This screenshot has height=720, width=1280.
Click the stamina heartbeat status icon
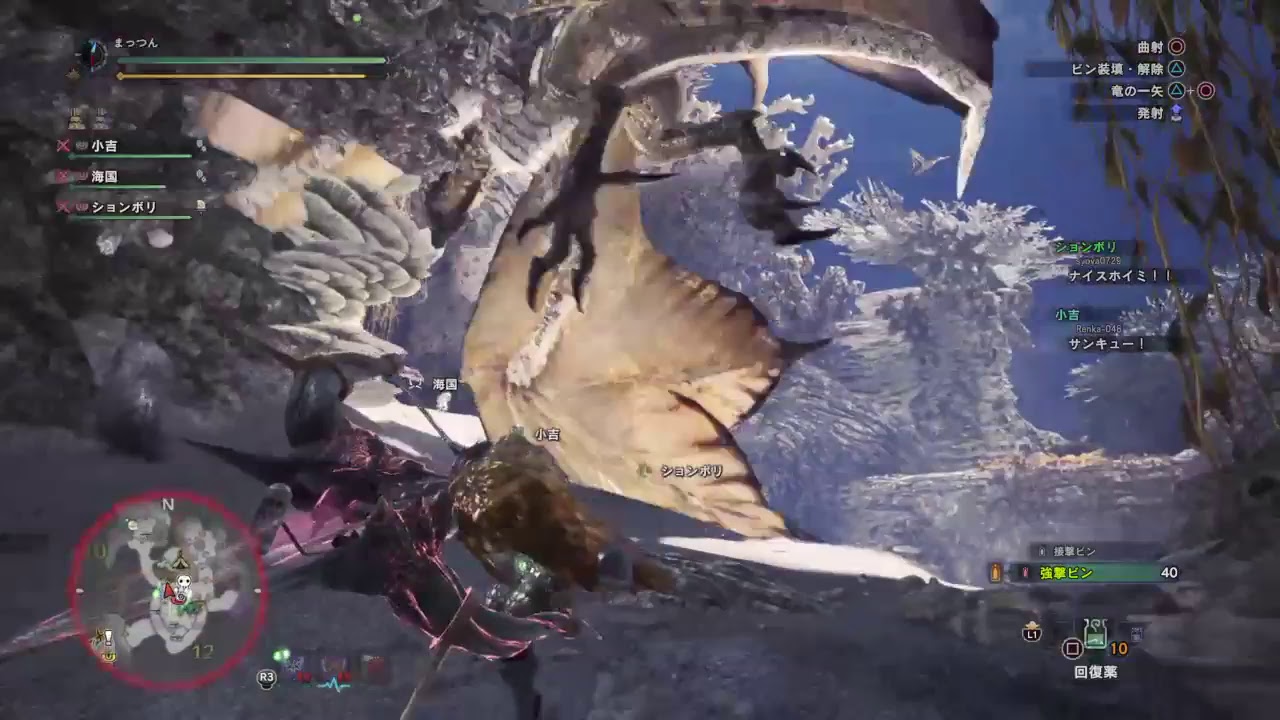(334, 684)
